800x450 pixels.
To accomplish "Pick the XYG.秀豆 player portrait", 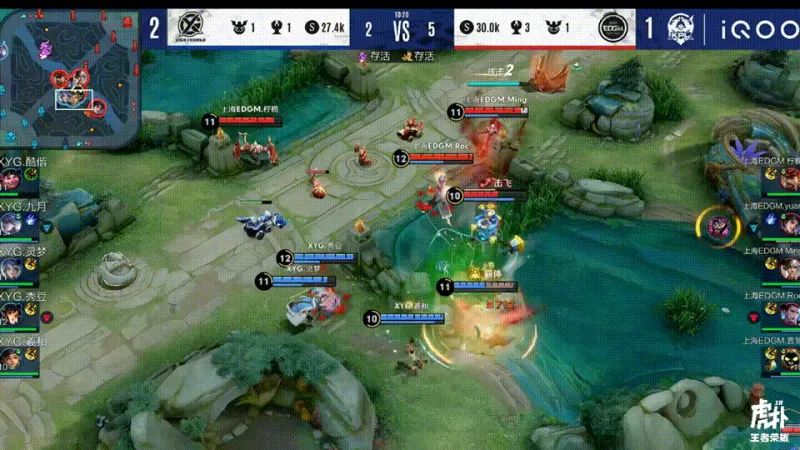I will click(11, 313).
